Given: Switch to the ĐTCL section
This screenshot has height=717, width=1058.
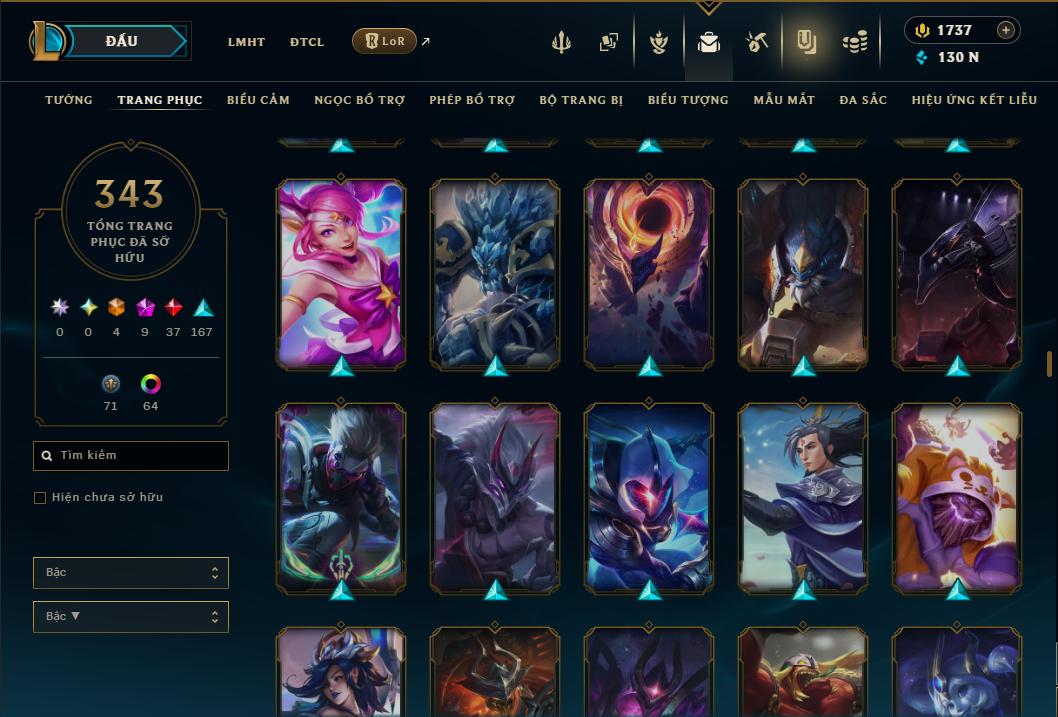Looking at the screenshot, I should (307, 42).
